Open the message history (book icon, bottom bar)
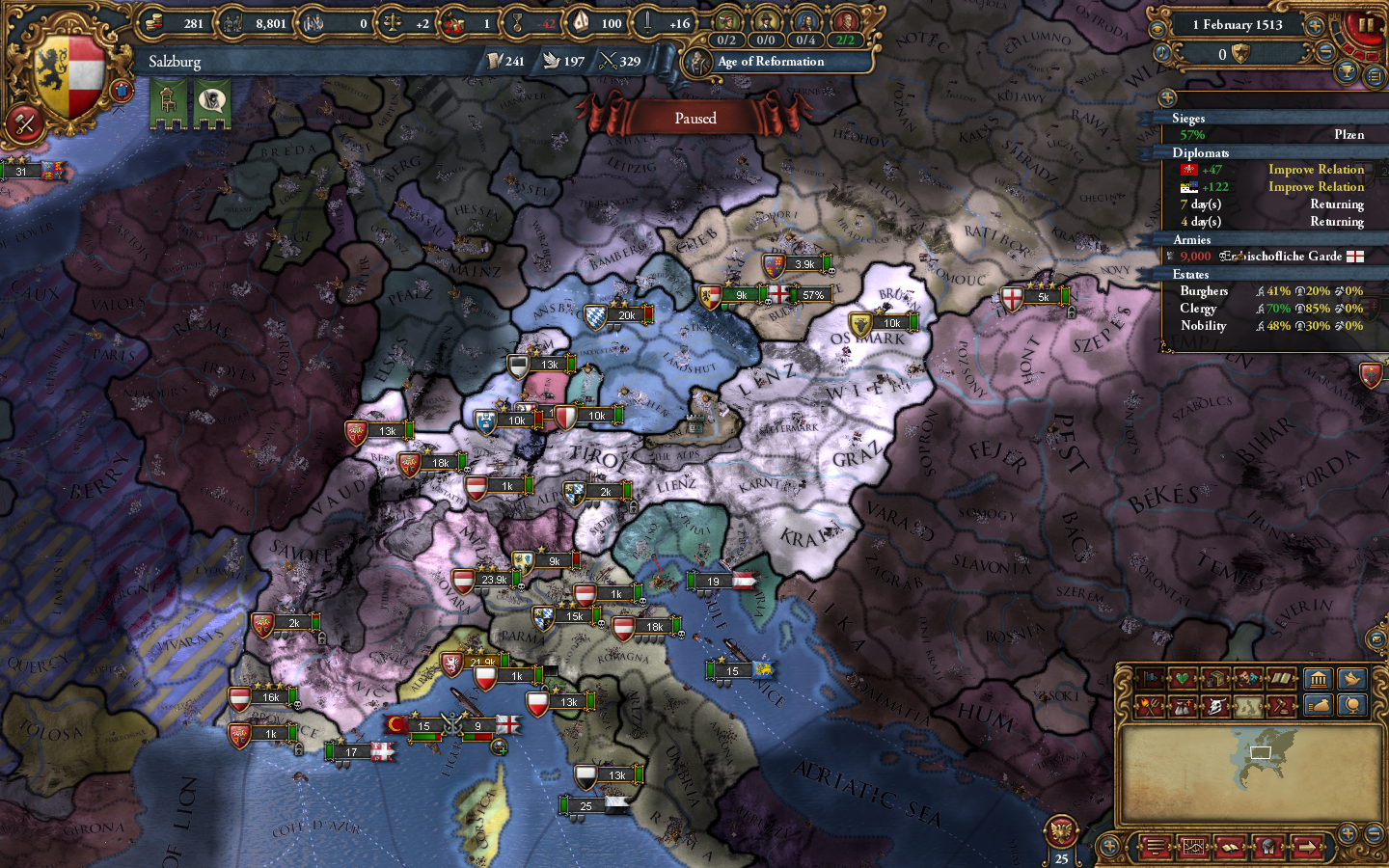1389x868 pixels. tap(1229, 847)
